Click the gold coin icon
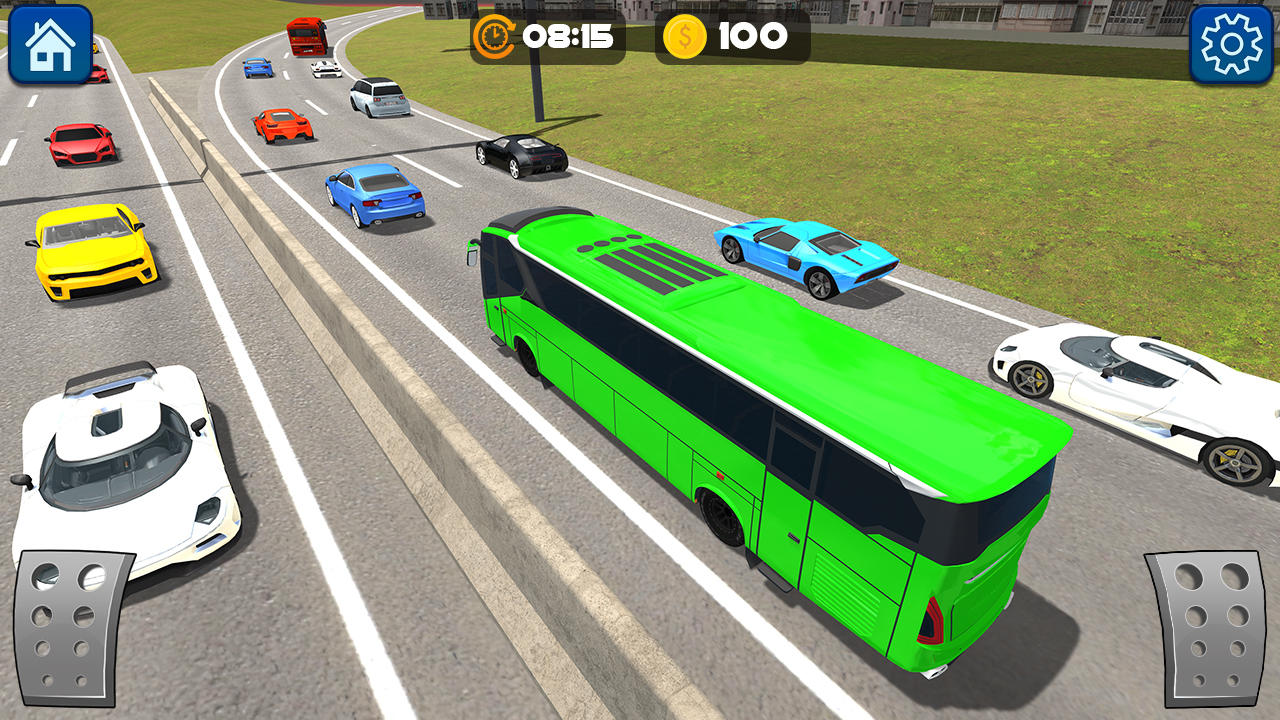 (x=685, y=38)
